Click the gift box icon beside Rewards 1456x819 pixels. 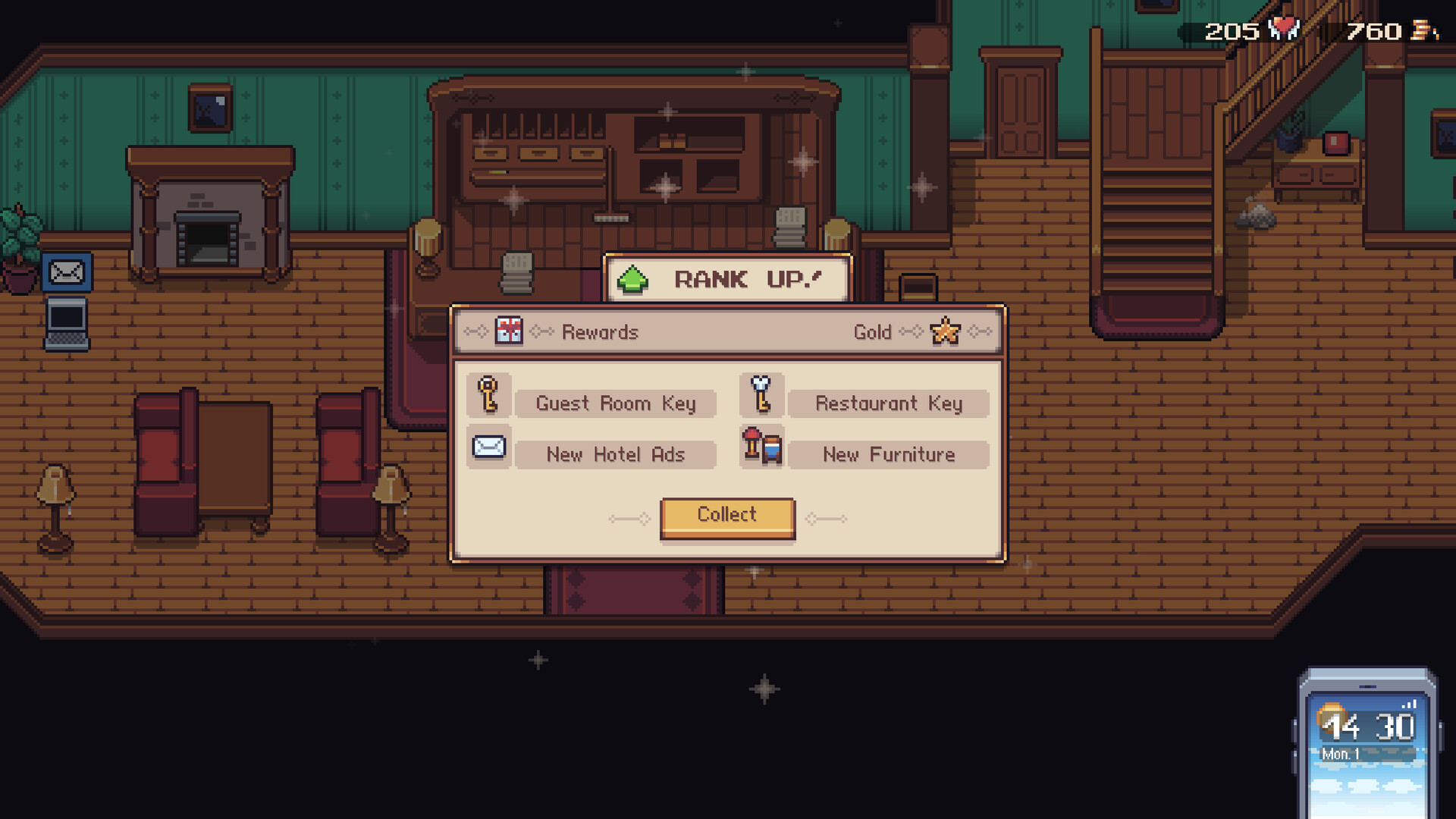508,331
